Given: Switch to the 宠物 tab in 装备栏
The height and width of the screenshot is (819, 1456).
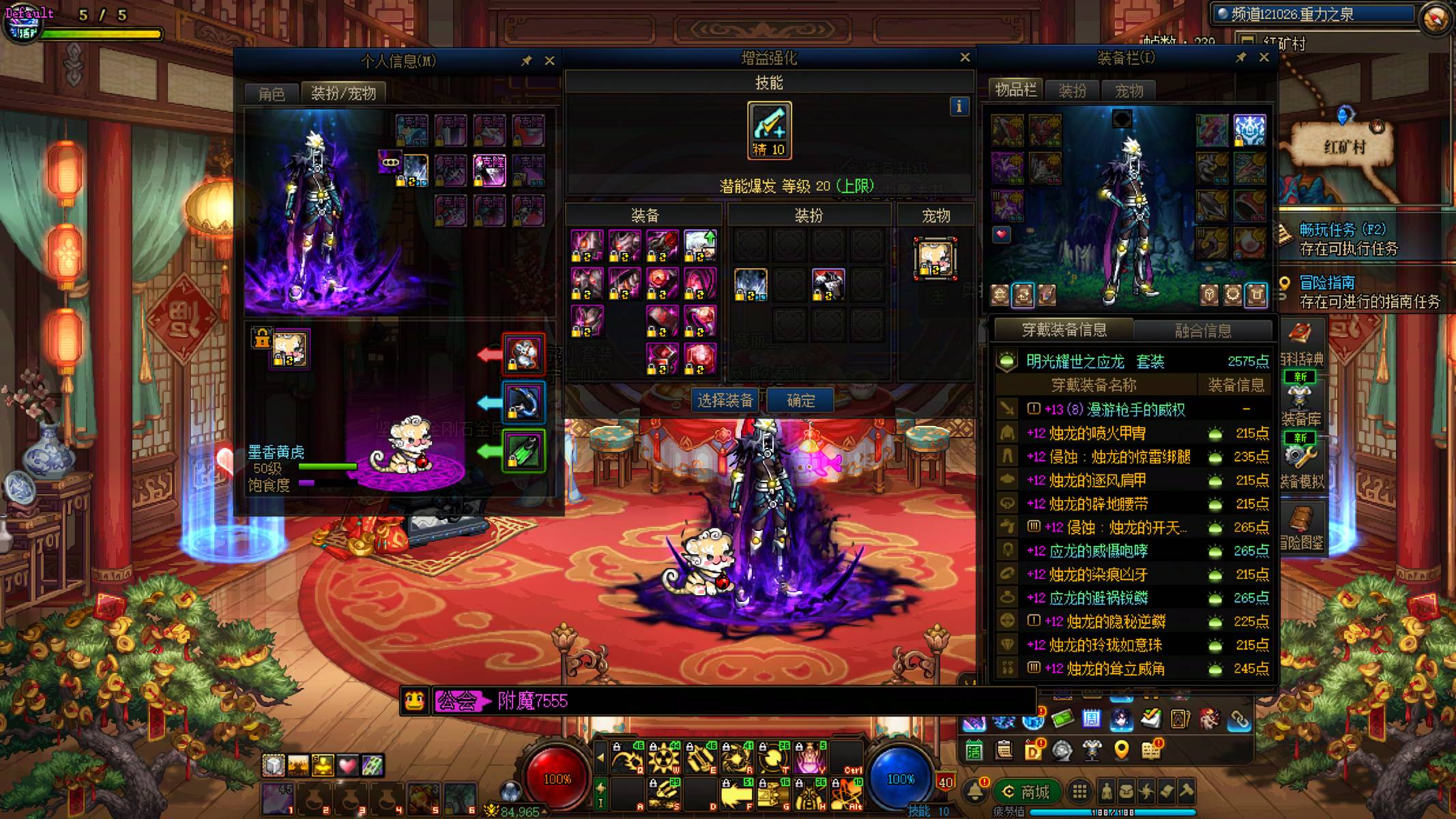Looking at the screenshot, I should point(1129,91).
